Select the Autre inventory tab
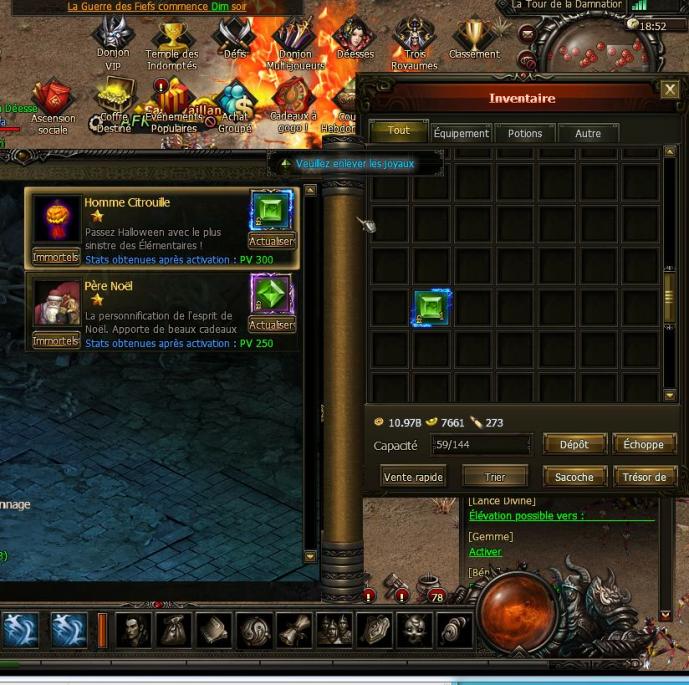 [x=588, y=133]
